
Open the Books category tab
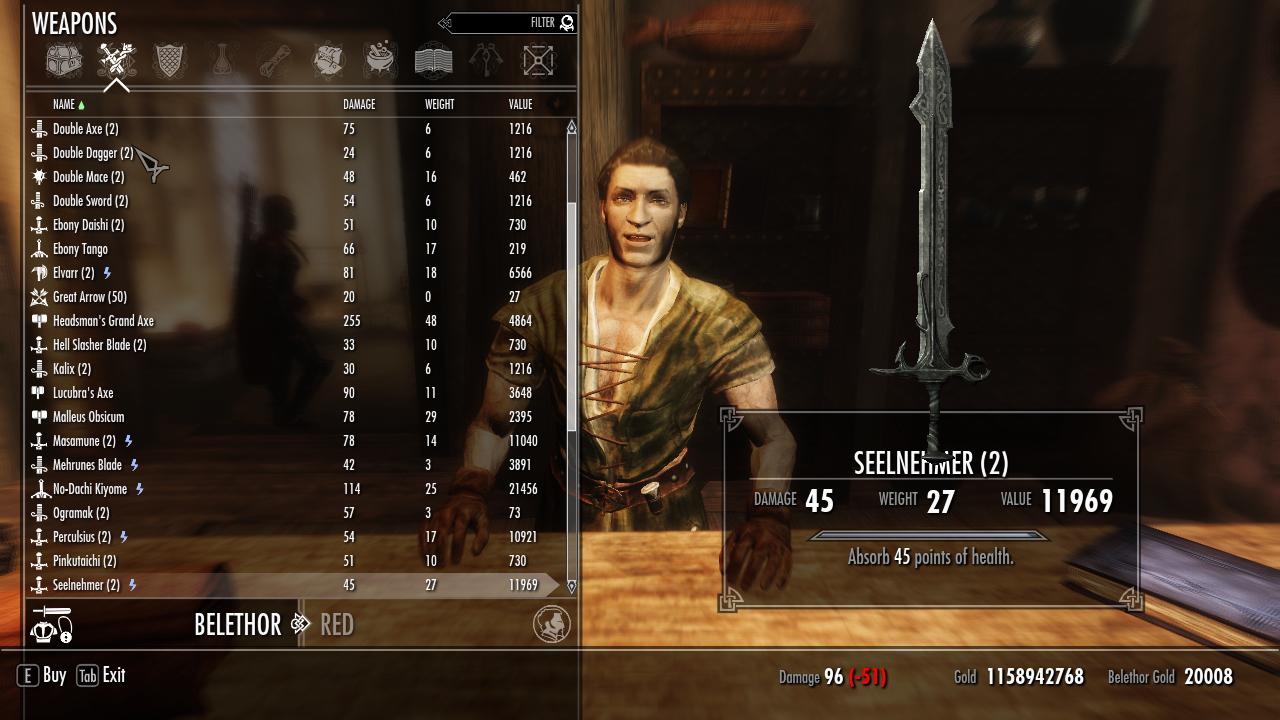coord(433,61)
